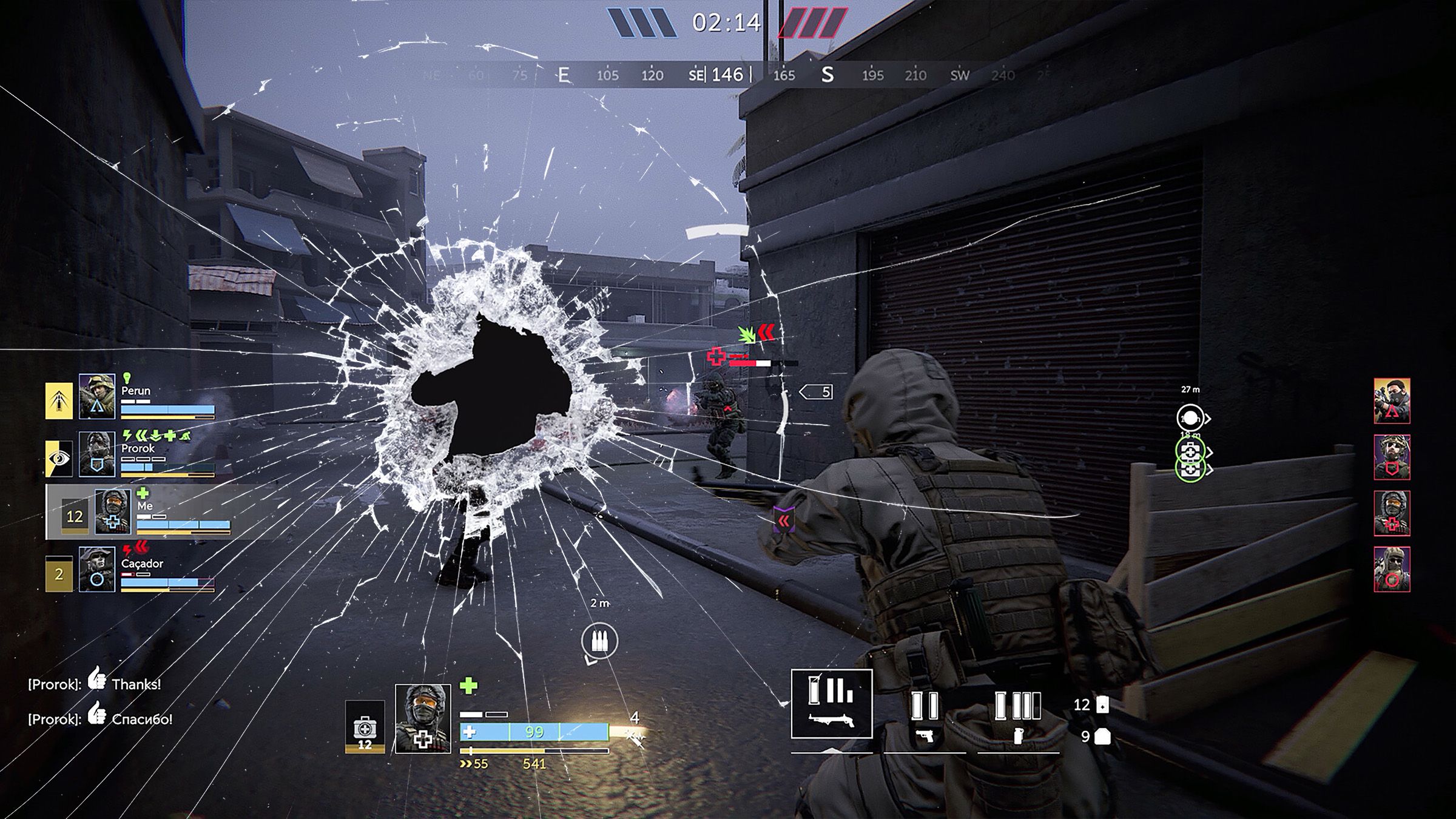The width and height of the screenshot is (1456, 819).
Task: Select the bottom enemy portrait with red circle
Action: click(x=1392, y=569)
